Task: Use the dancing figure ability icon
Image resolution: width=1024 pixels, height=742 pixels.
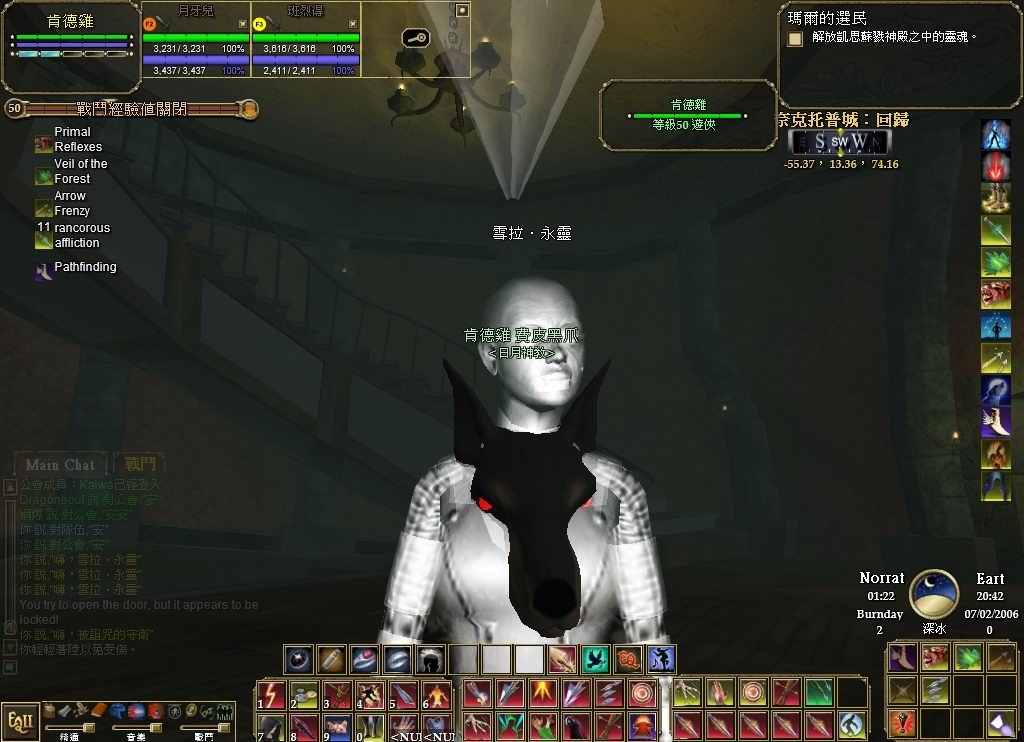Action: click(x=661, y=660)
